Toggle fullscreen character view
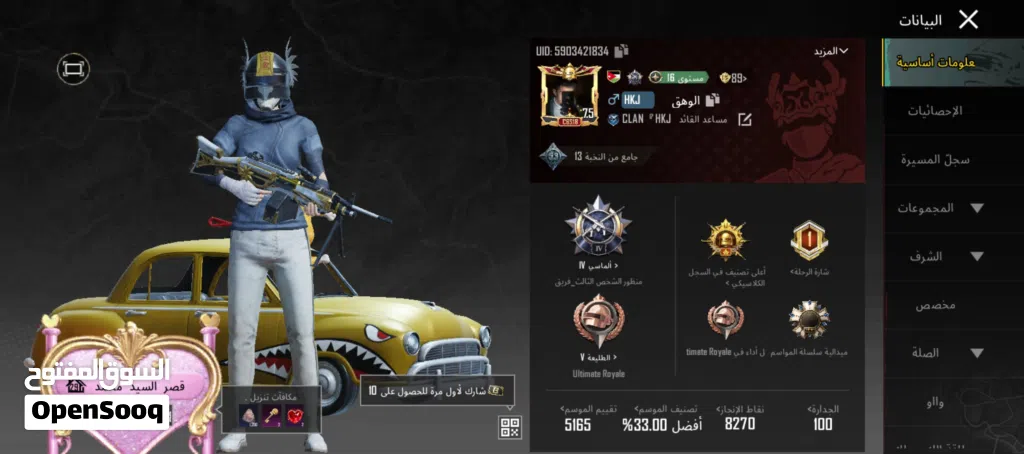 point(72,68)
